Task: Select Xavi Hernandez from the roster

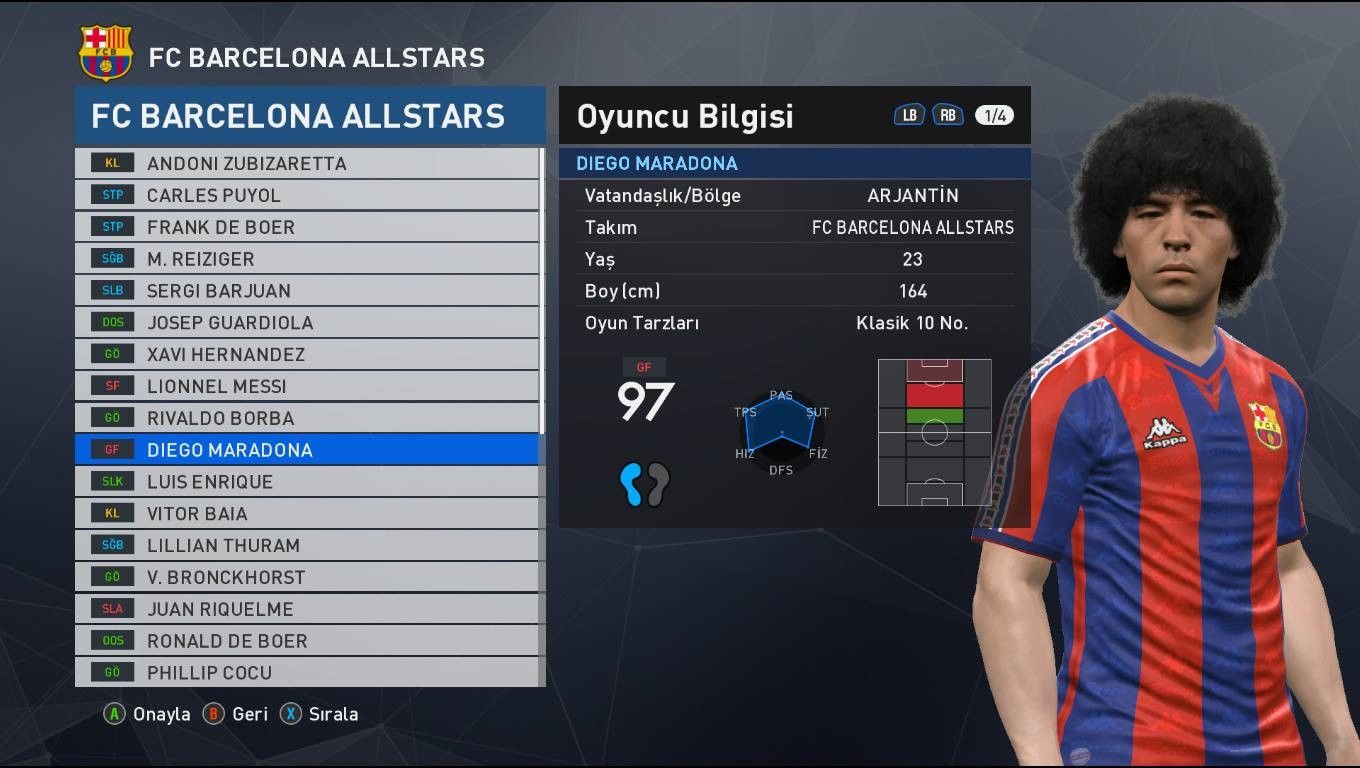Action: pos(307,354)
